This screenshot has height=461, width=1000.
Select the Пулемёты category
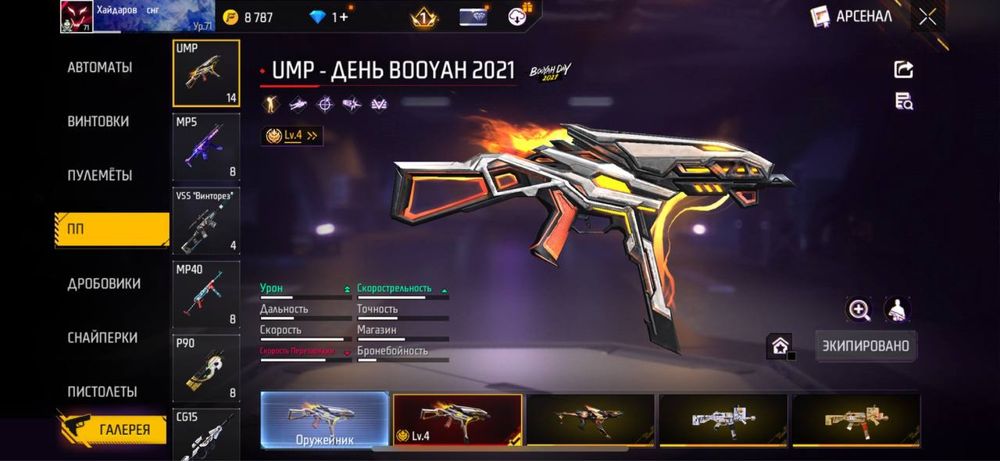100,176
